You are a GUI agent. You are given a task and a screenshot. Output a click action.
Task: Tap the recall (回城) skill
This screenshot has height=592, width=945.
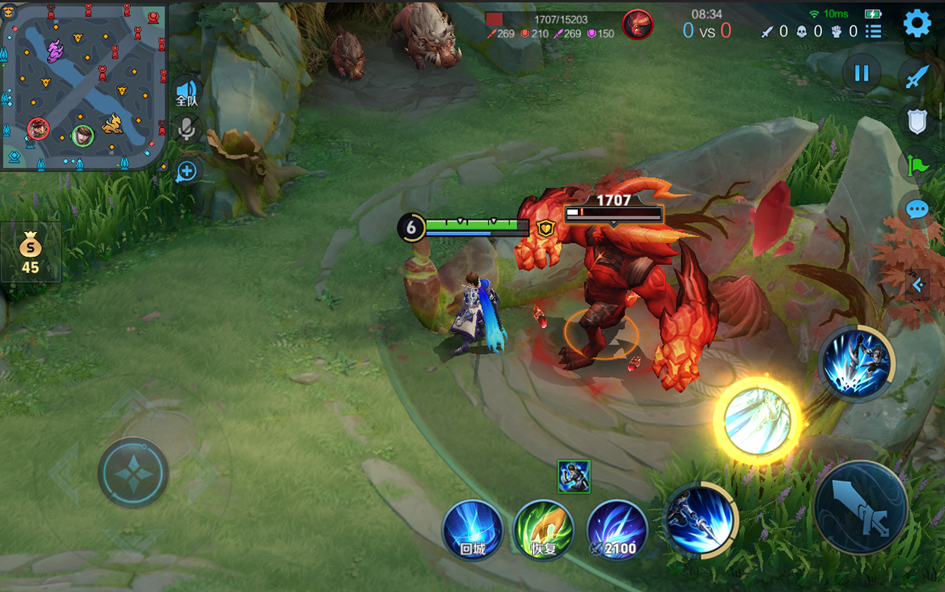click(x=473, y=530)
